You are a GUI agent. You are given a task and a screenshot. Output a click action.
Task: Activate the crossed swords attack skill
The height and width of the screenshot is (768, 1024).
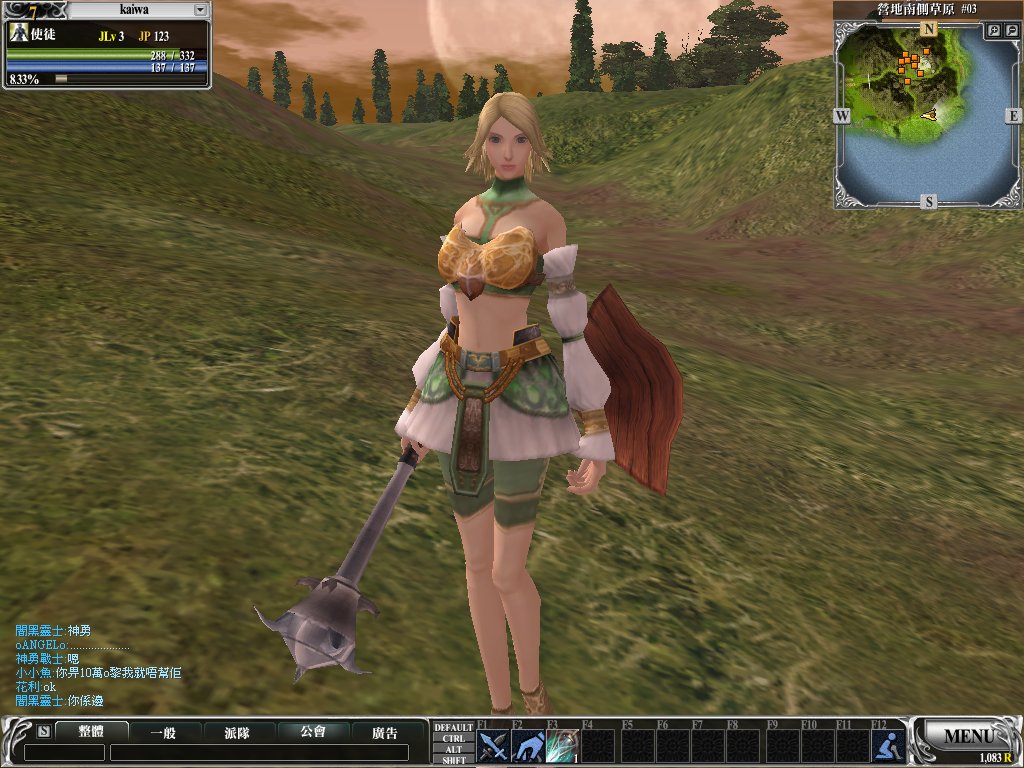[494, 746]
